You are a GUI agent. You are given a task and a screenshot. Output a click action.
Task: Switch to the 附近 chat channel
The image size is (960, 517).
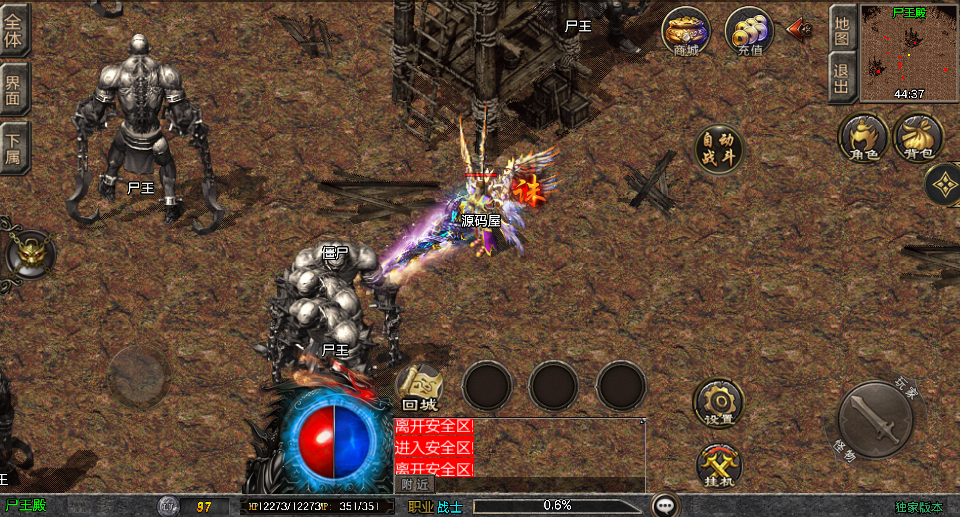pos(416,484)
